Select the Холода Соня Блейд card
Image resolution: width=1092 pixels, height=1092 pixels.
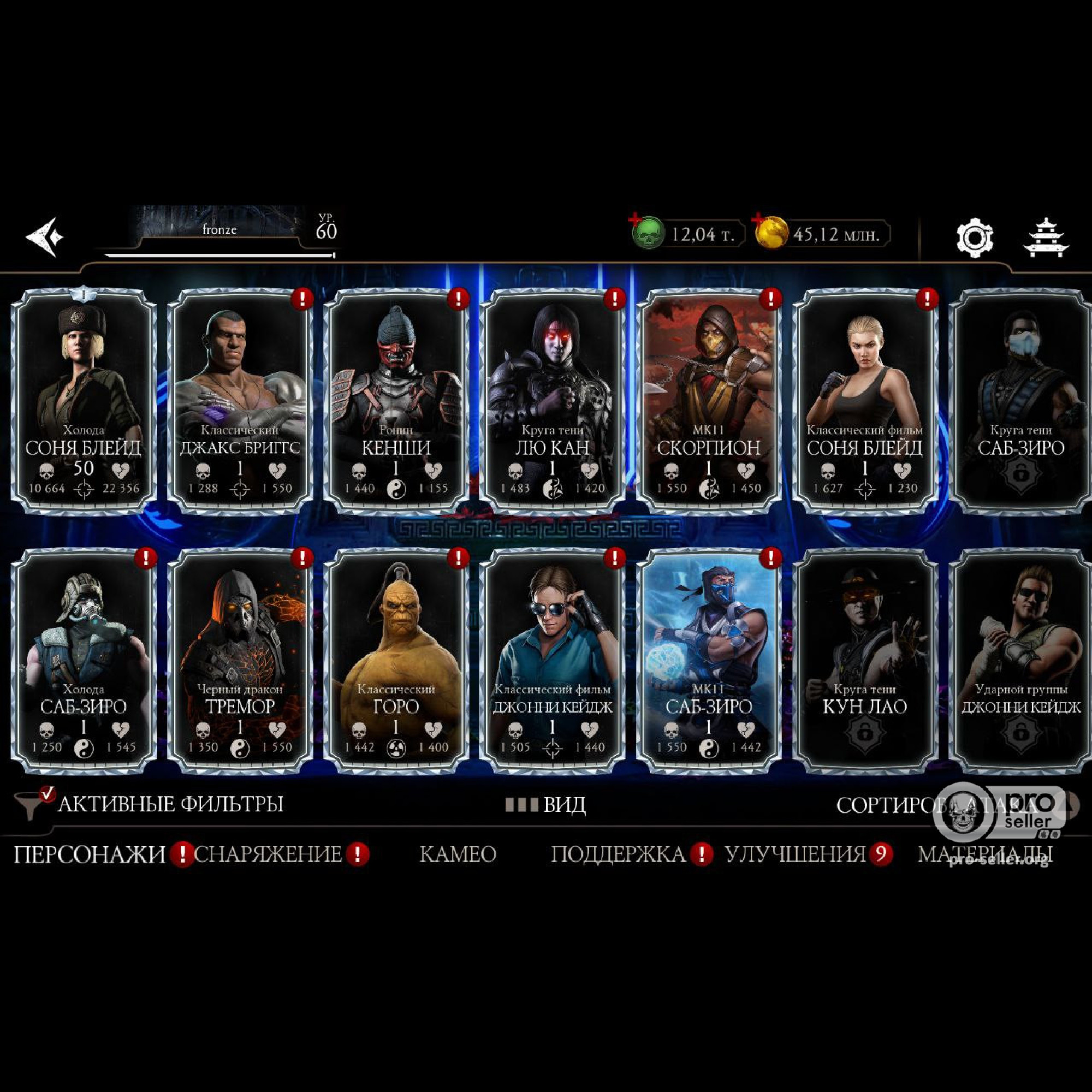click(84, 401)
